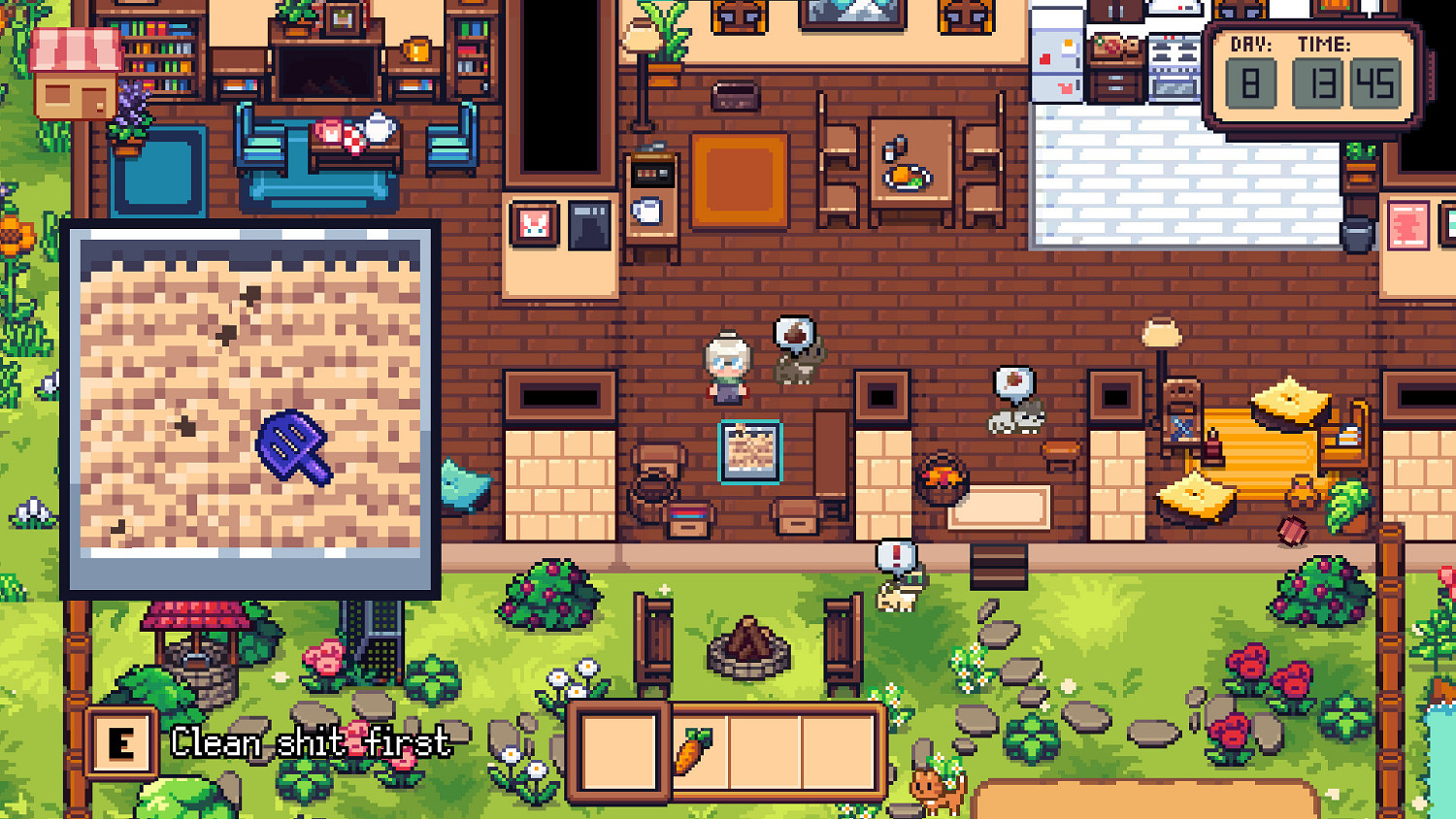
Task: Click the orange rabbit near the bottom flowers
Action: click(934, 791)
